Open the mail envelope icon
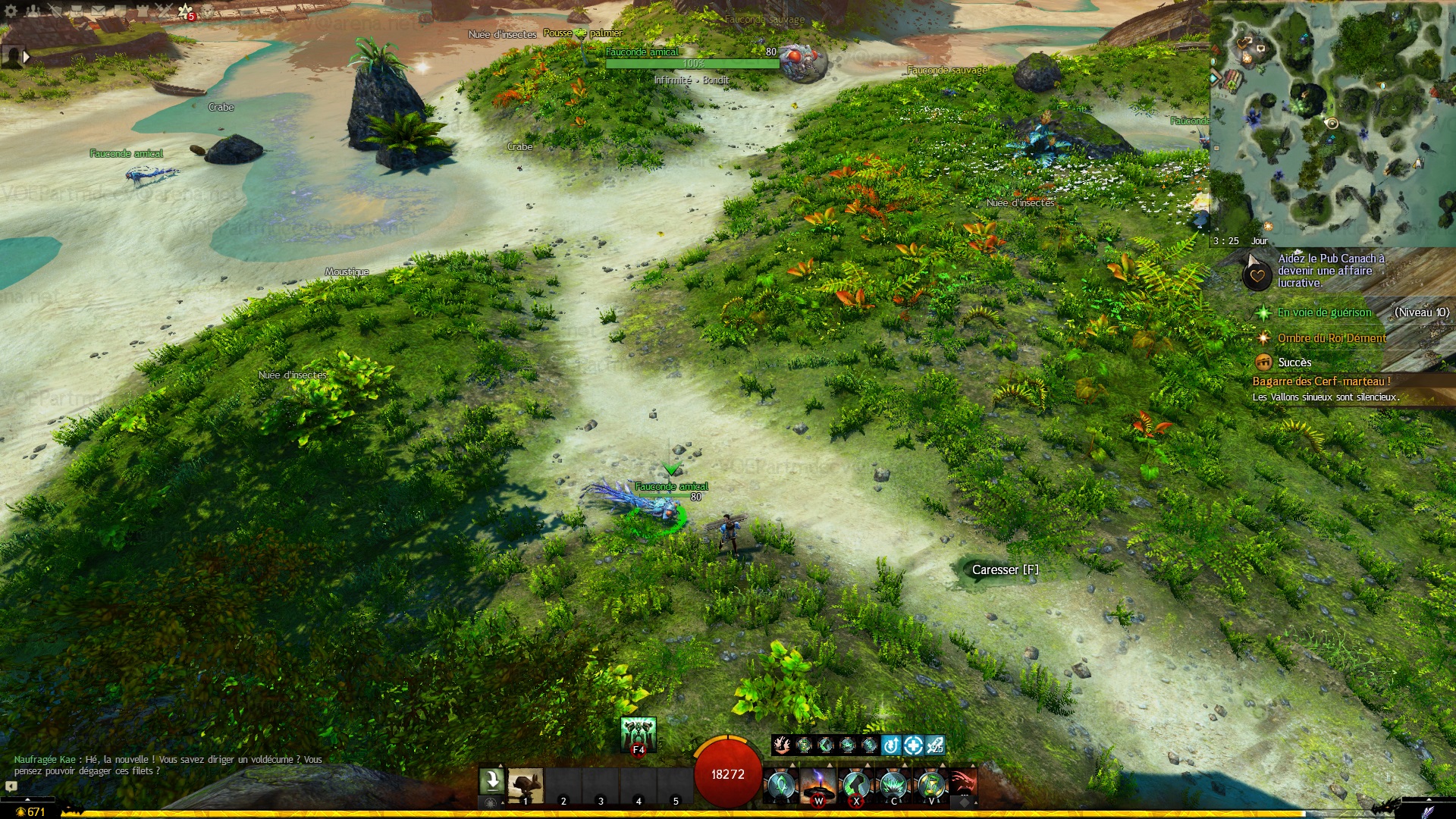 pos(99,11)
